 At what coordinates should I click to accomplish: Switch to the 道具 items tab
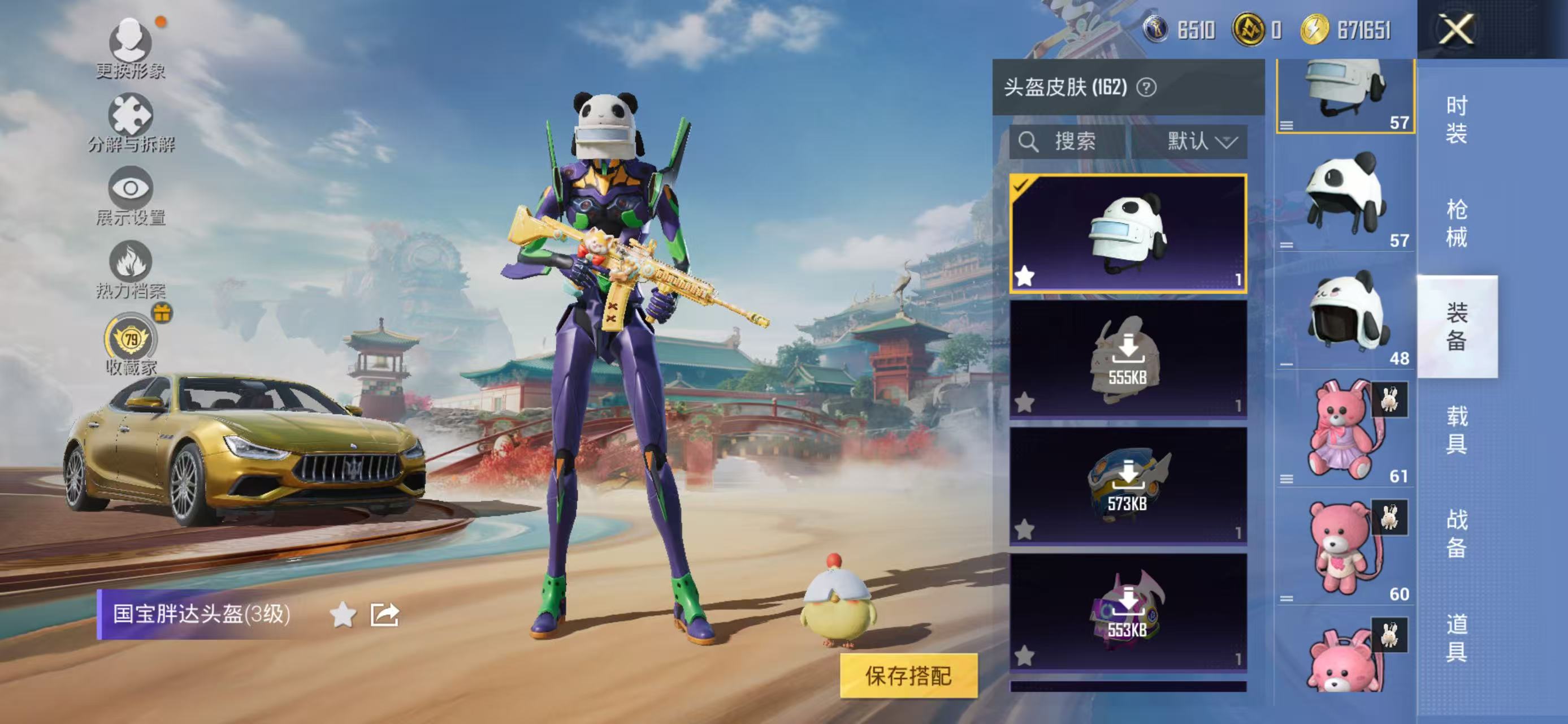tap(1456, 637)
